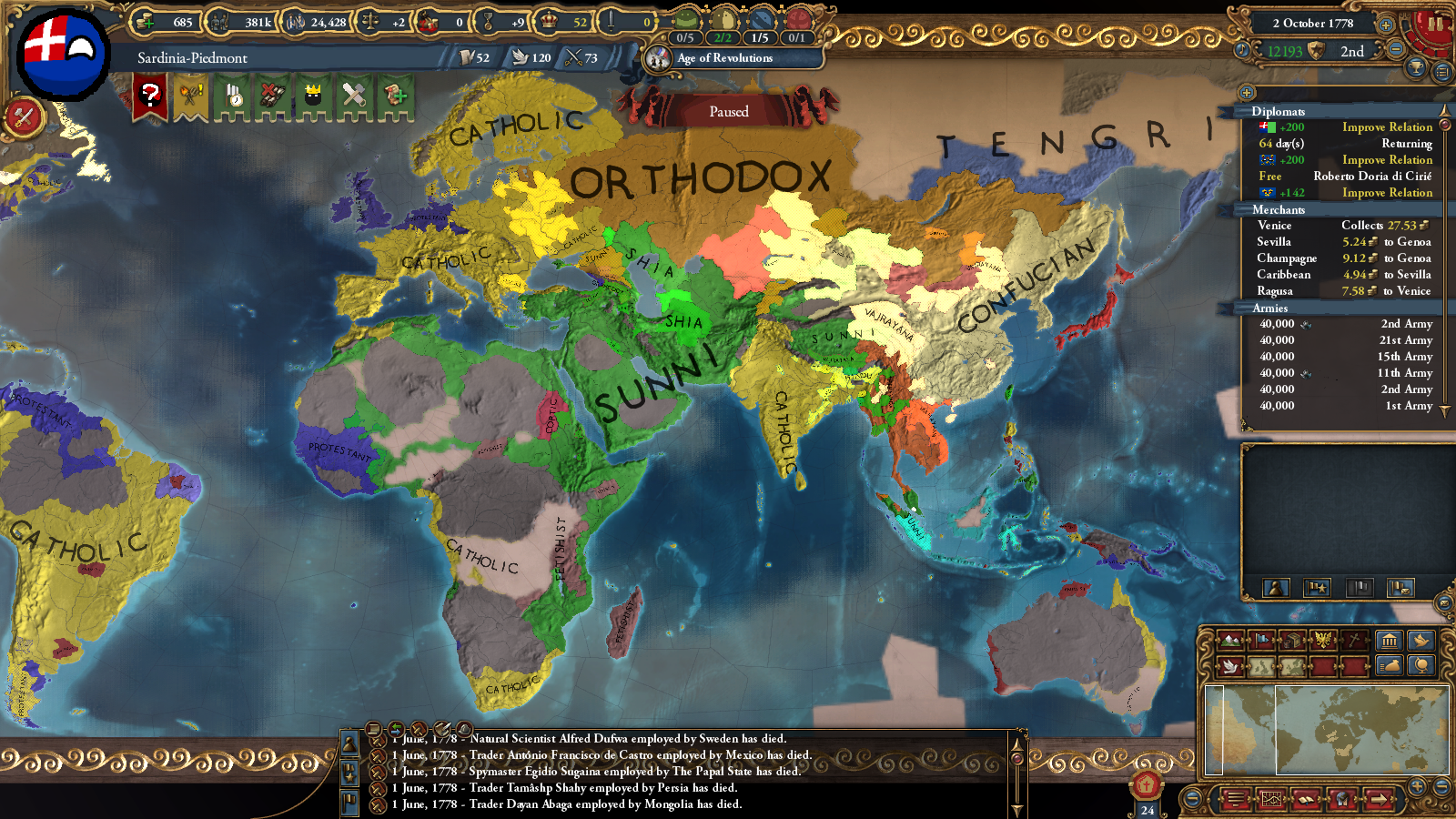Viewport: 1456px width, 819px height.
Task: Unpause the game via the Paused banner
Action: coord(728,111)
